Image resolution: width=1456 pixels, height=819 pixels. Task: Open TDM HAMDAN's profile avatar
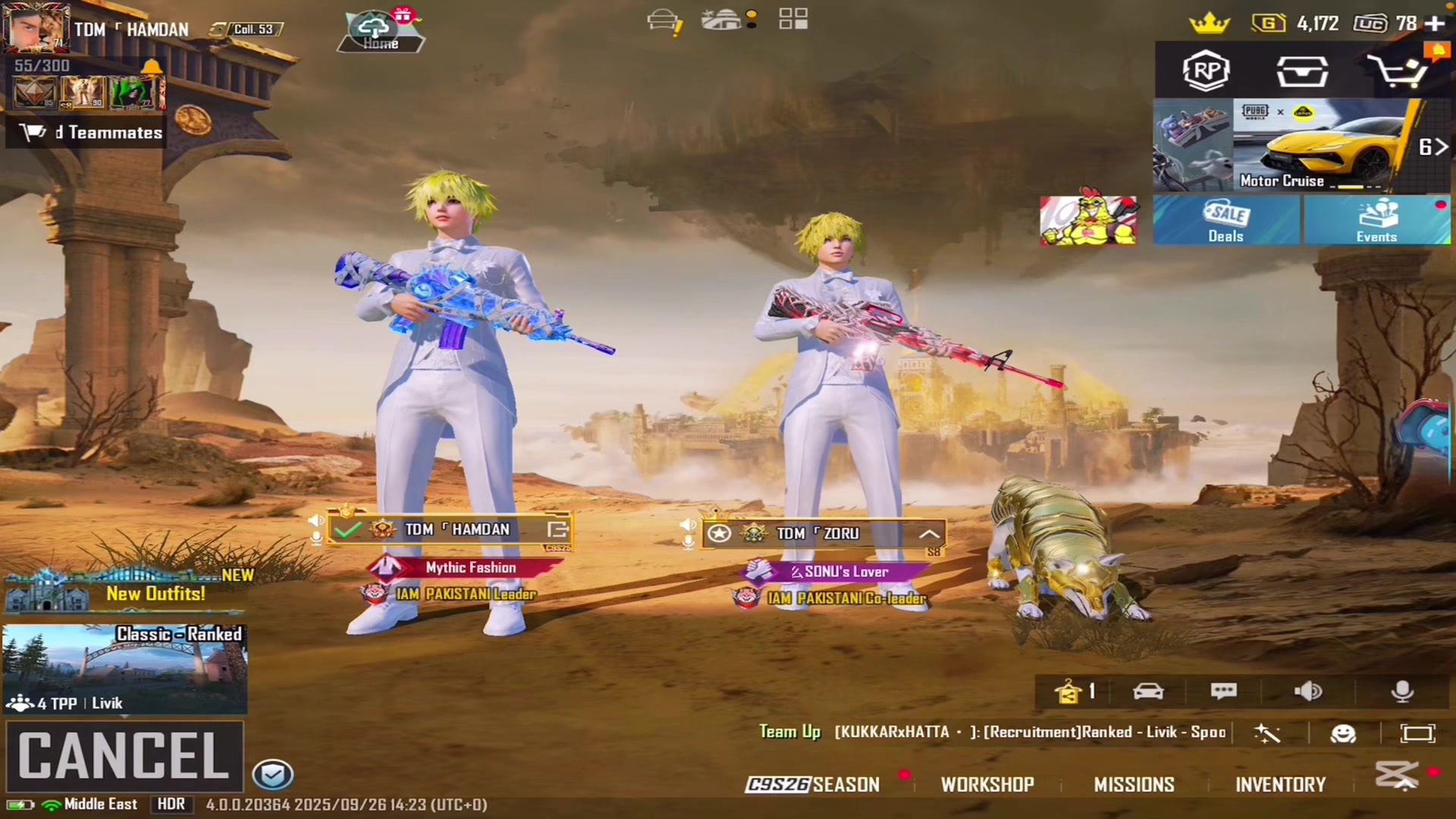pyautogui.click(x=35, y=27)
